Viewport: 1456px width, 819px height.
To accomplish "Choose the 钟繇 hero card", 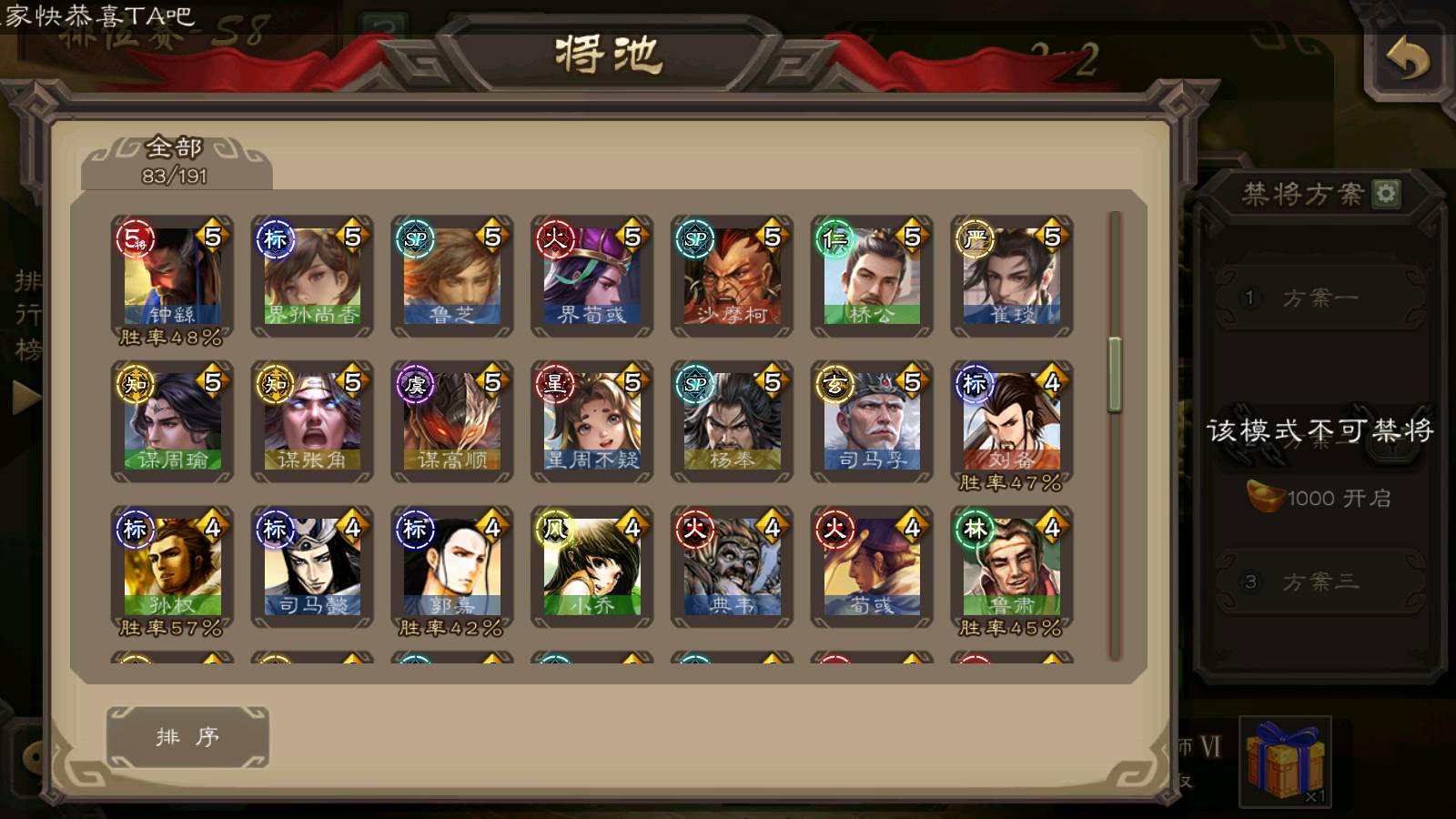I will [172, 276].
